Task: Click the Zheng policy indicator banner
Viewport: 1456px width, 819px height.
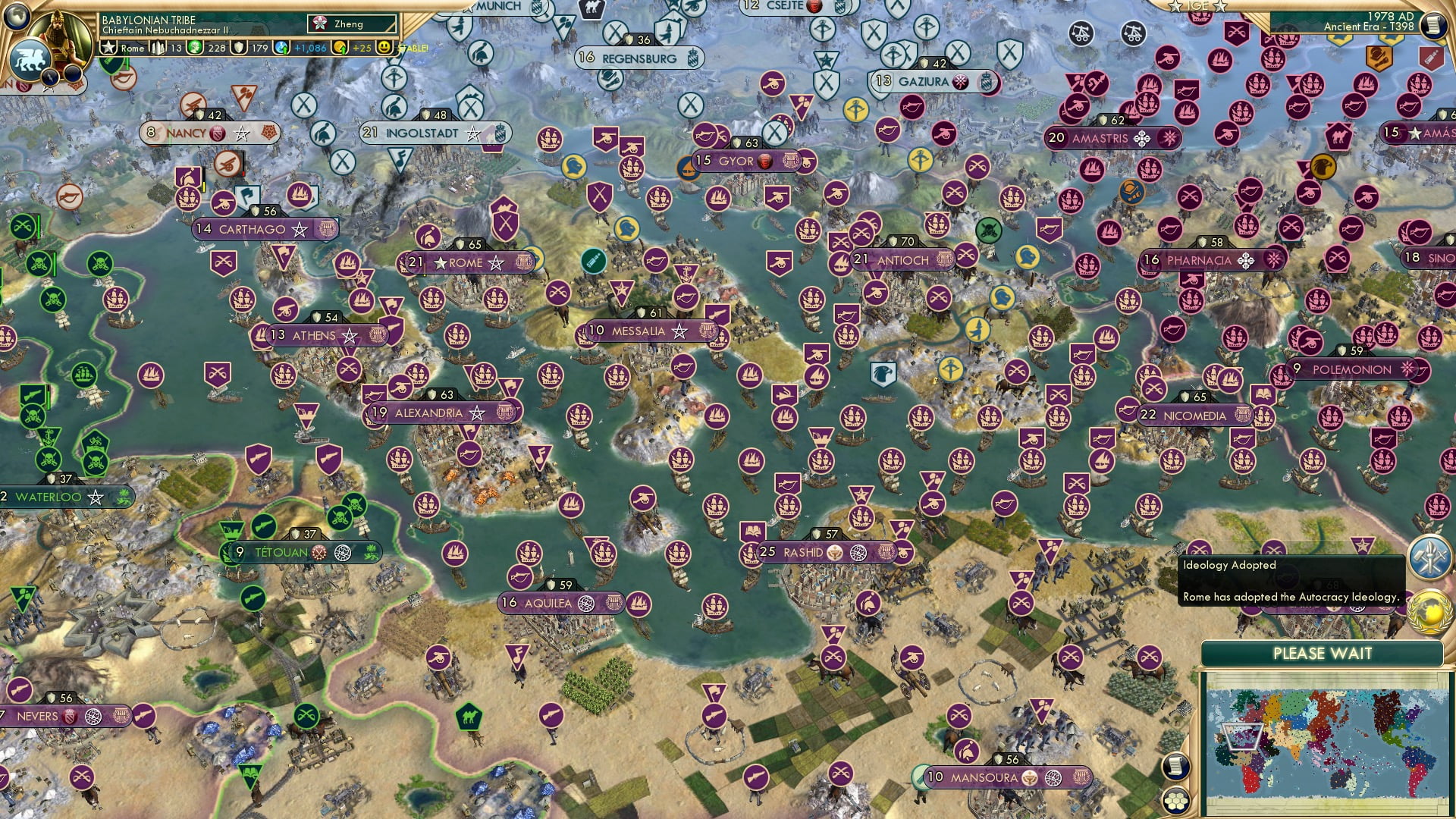Action: point(351,24)
